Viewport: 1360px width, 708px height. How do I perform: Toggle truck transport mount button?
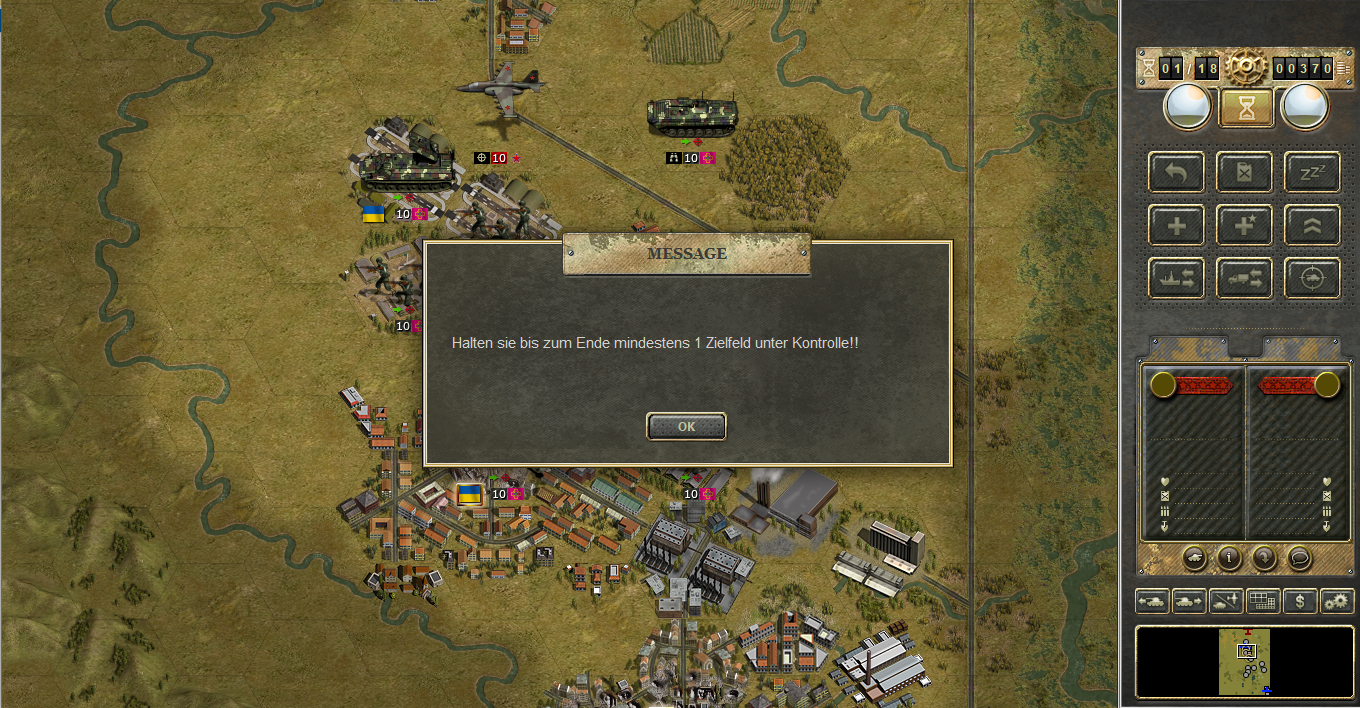click(x=1244, y=279)
